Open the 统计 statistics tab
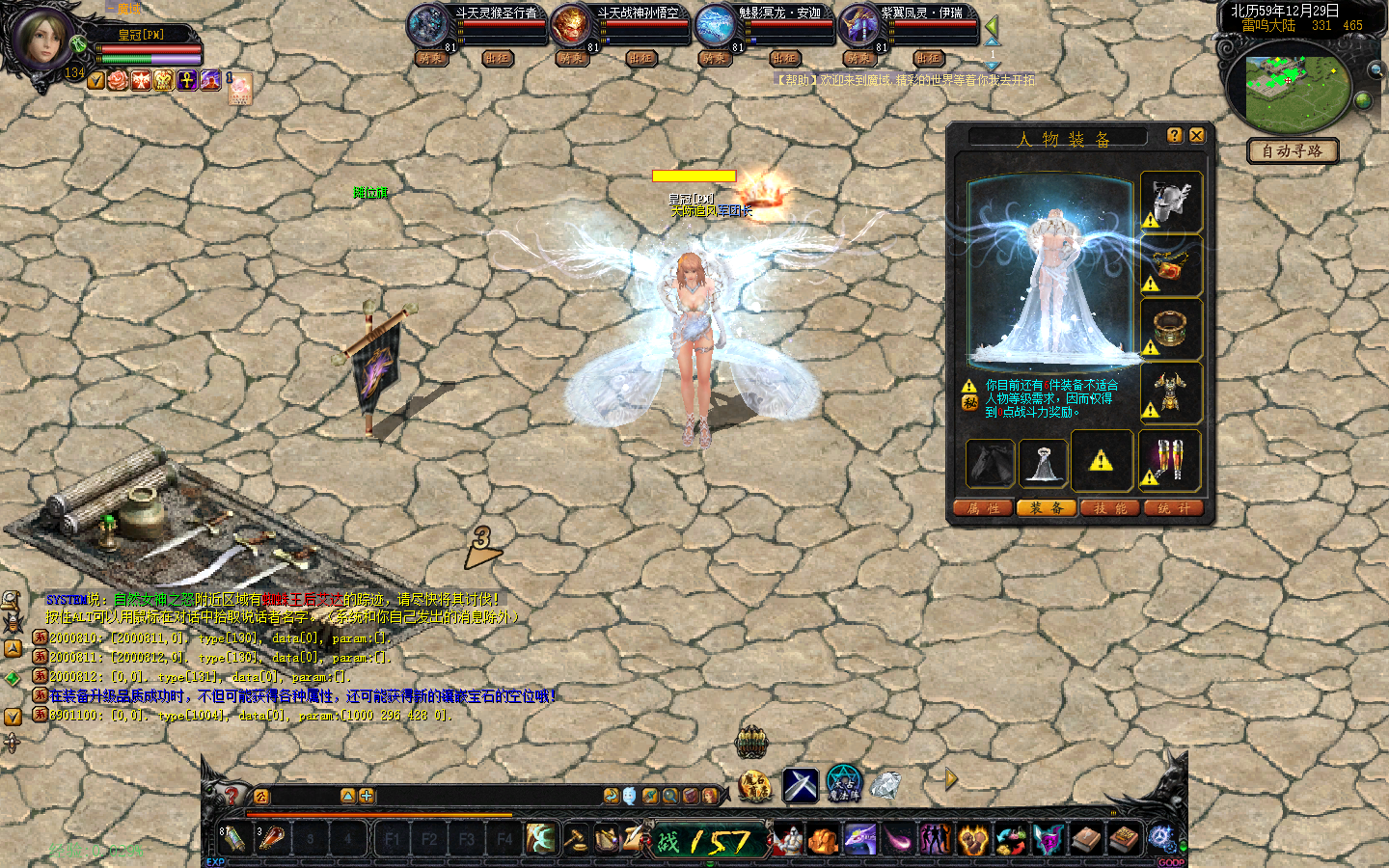This screenshot has width=1389, height=868. click(1173, 508)
